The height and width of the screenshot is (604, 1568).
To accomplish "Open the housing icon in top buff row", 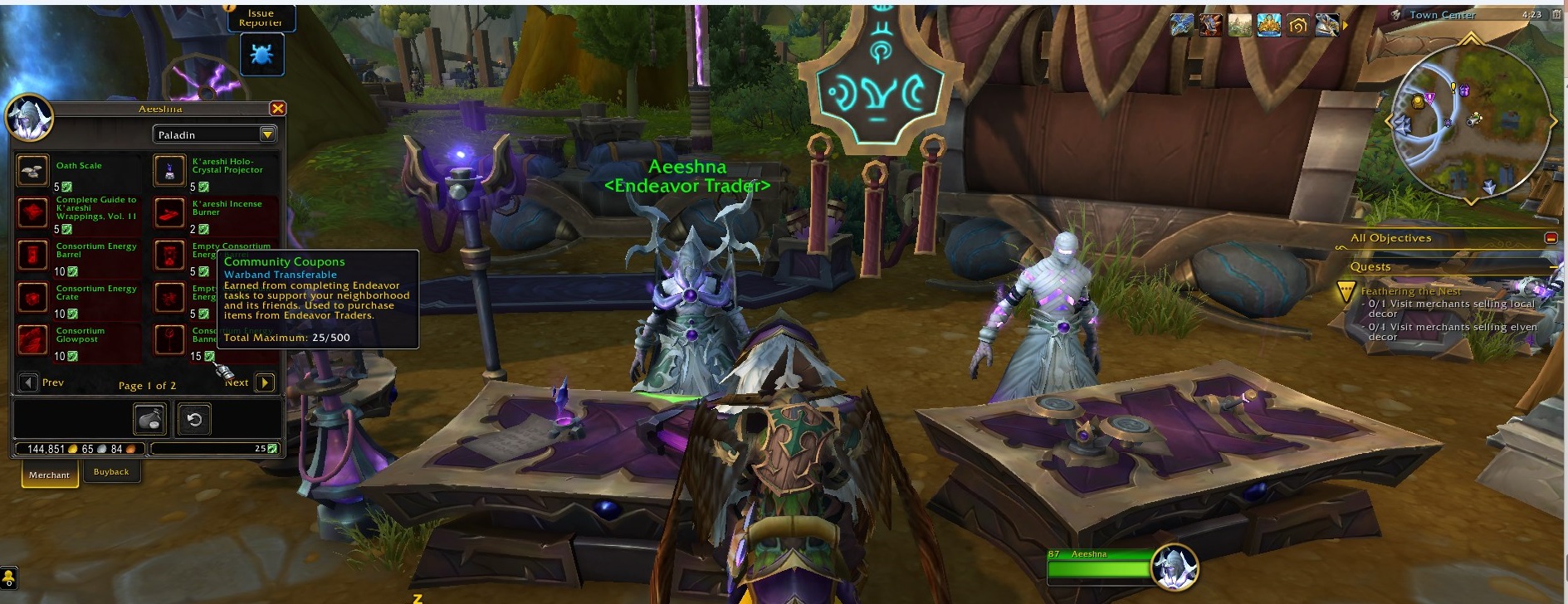I will pos(1298,26).
